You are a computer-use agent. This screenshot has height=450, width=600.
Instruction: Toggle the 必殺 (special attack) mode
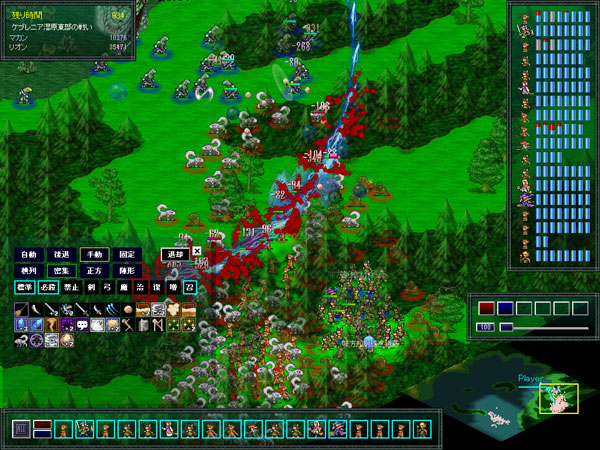coord(48,288)
